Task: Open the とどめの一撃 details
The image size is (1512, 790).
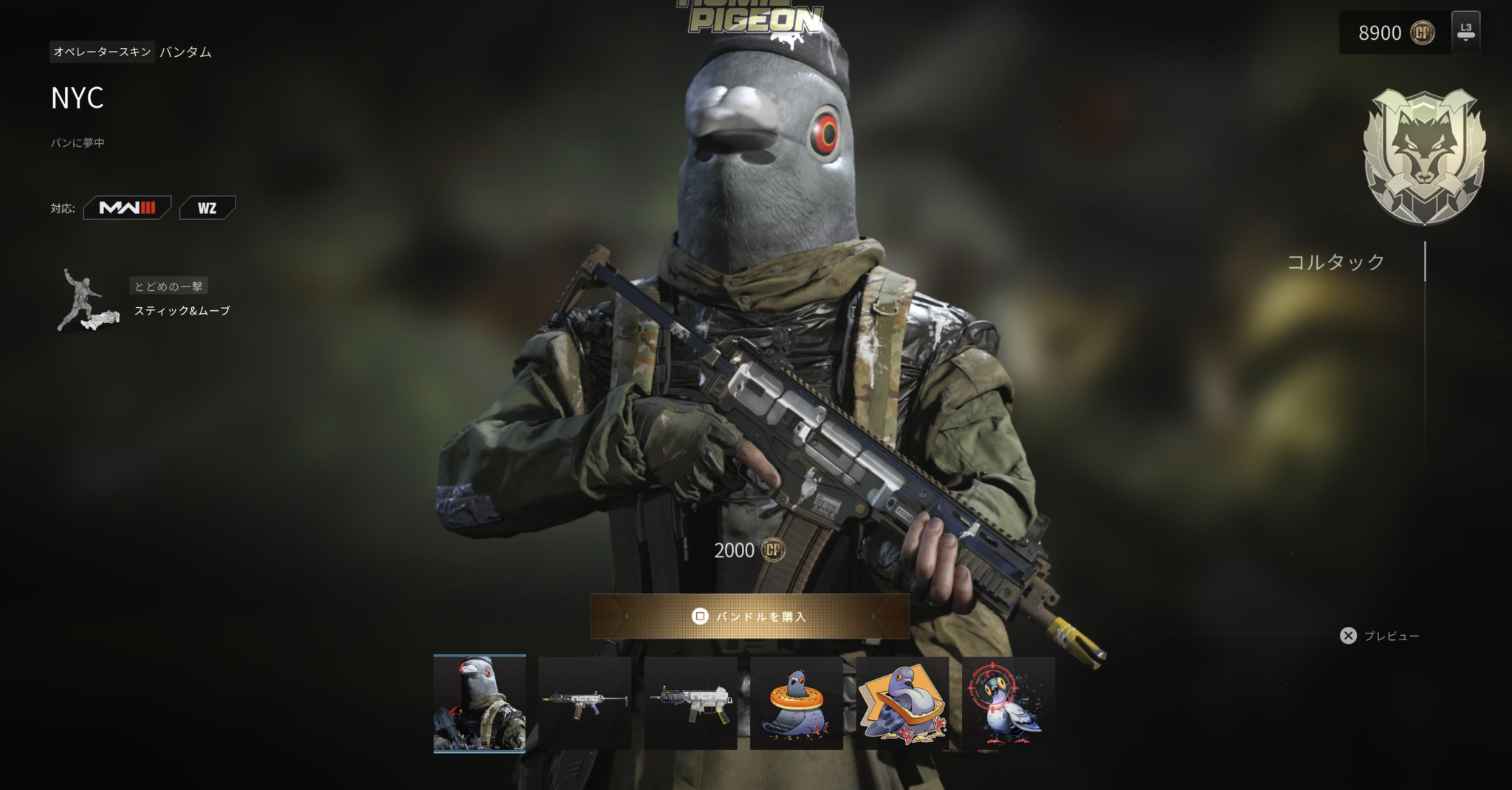Action: (171, 286)
